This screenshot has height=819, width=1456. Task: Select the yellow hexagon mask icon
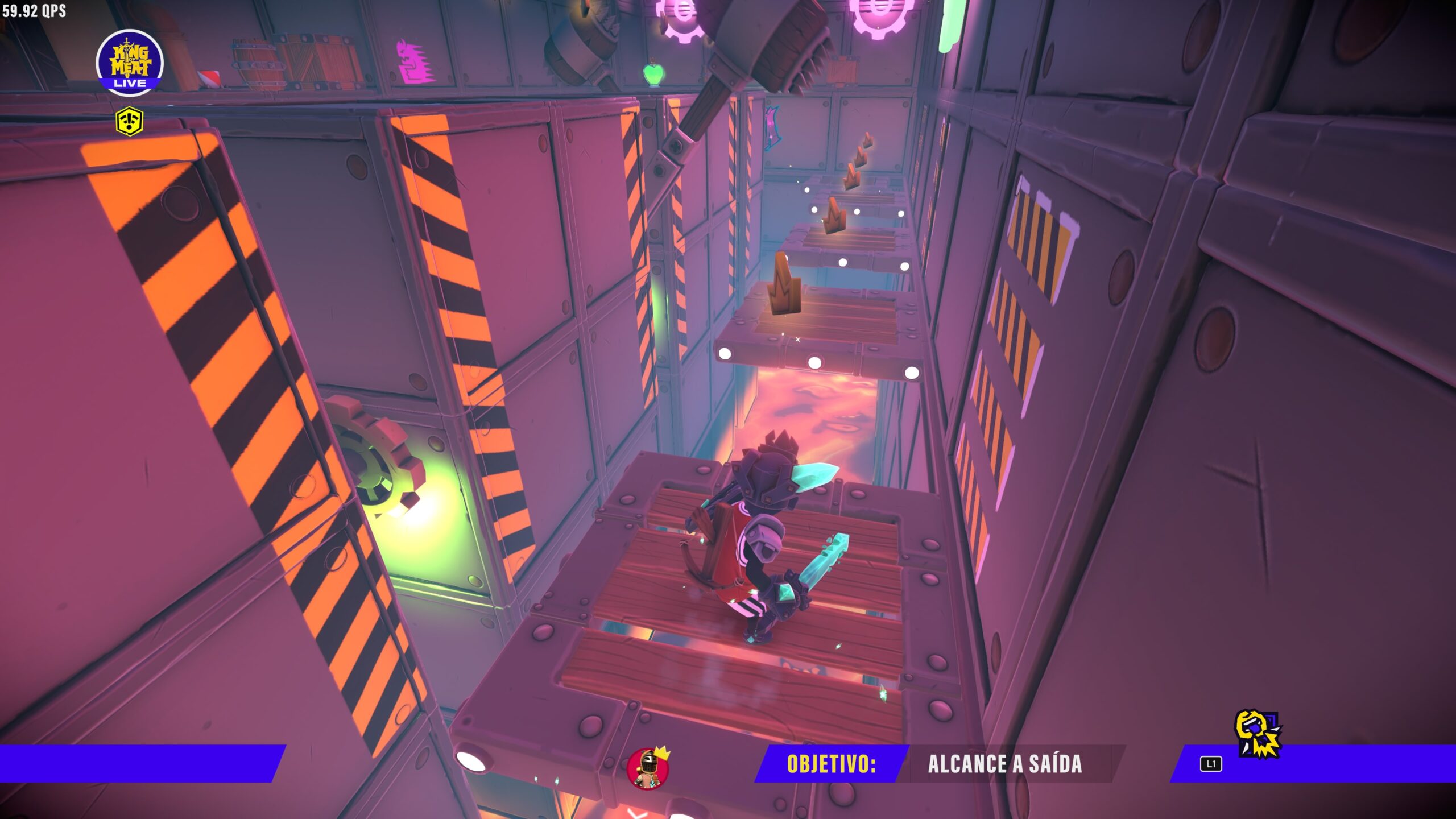130,121
